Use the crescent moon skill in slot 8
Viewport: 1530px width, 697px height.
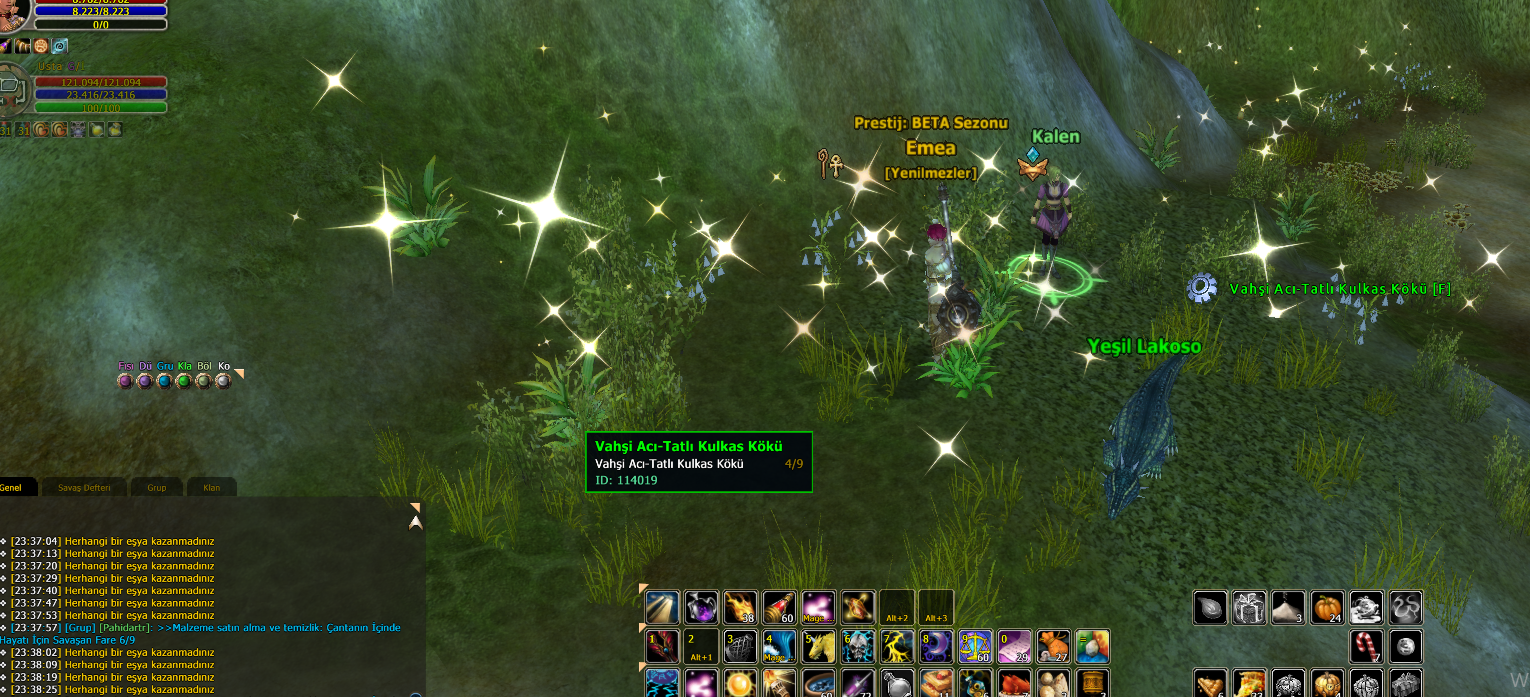(x=936, y=646)
